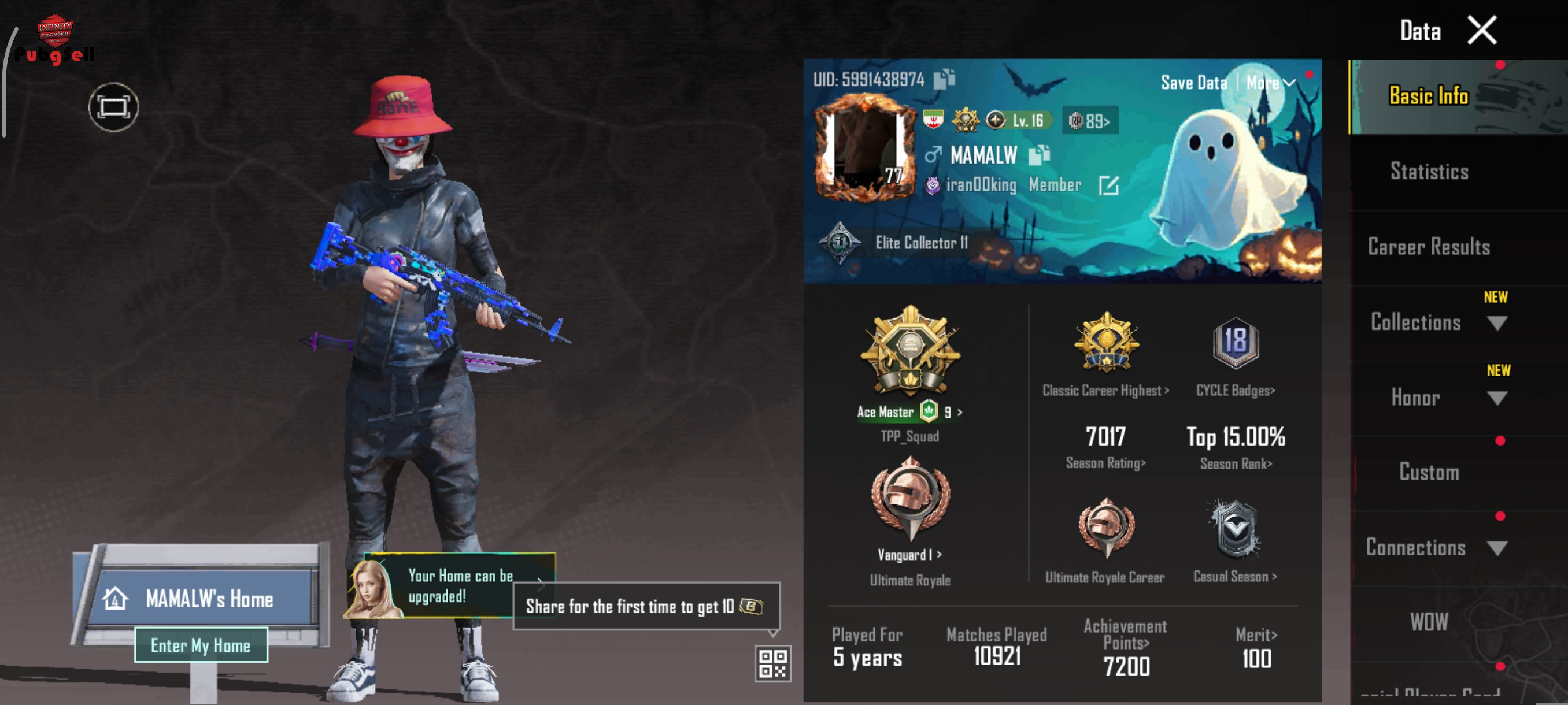Show the QR code
Image resolution: width=1568 pixels, height=705 pixels.
tap(772, 663)
